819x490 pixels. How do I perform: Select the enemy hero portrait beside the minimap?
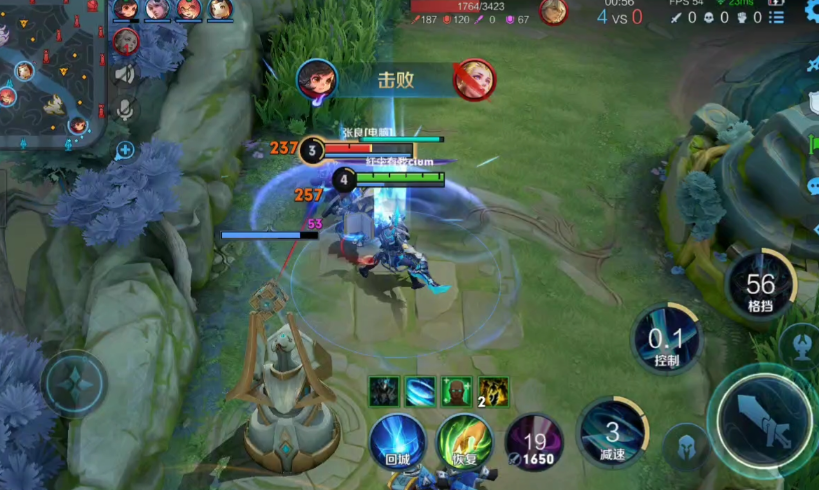pos(125,41)
